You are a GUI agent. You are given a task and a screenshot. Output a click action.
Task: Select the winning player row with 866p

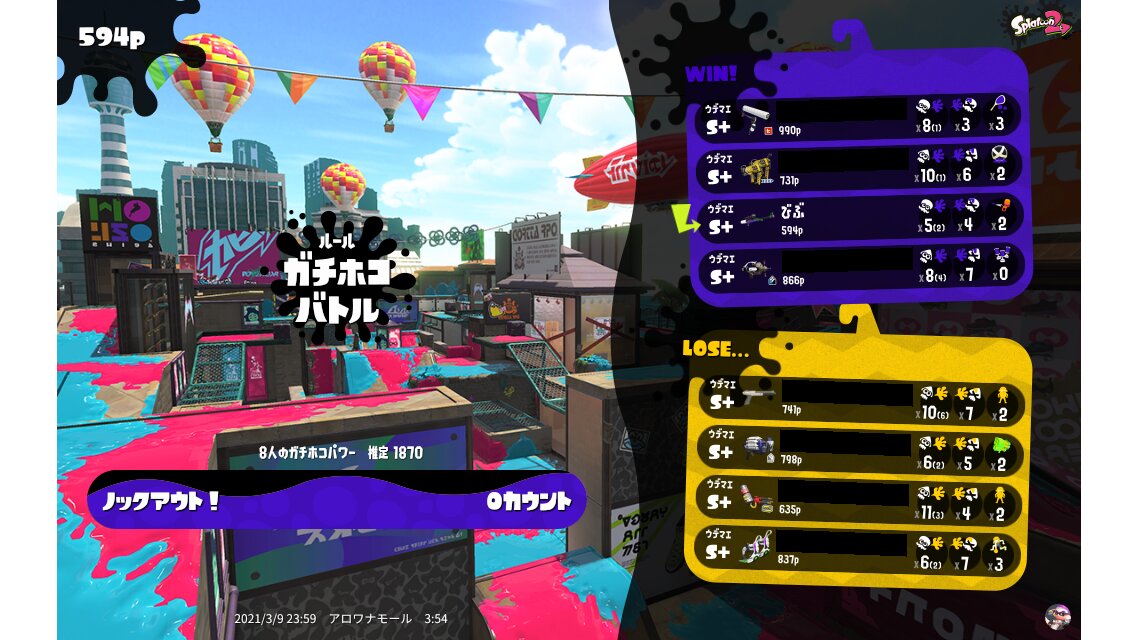[x=860, y=266]
